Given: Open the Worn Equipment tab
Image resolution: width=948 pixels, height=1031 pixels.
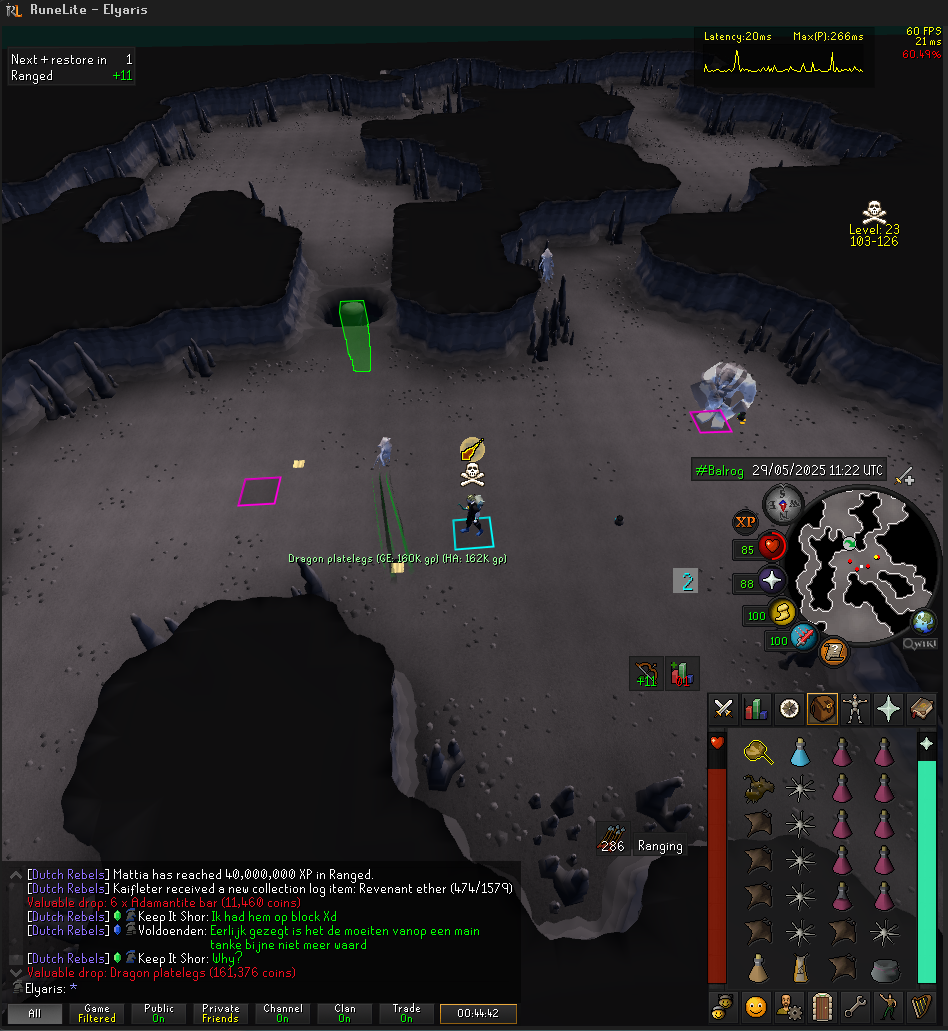Looking at the screenshot, I should [855, 709].
